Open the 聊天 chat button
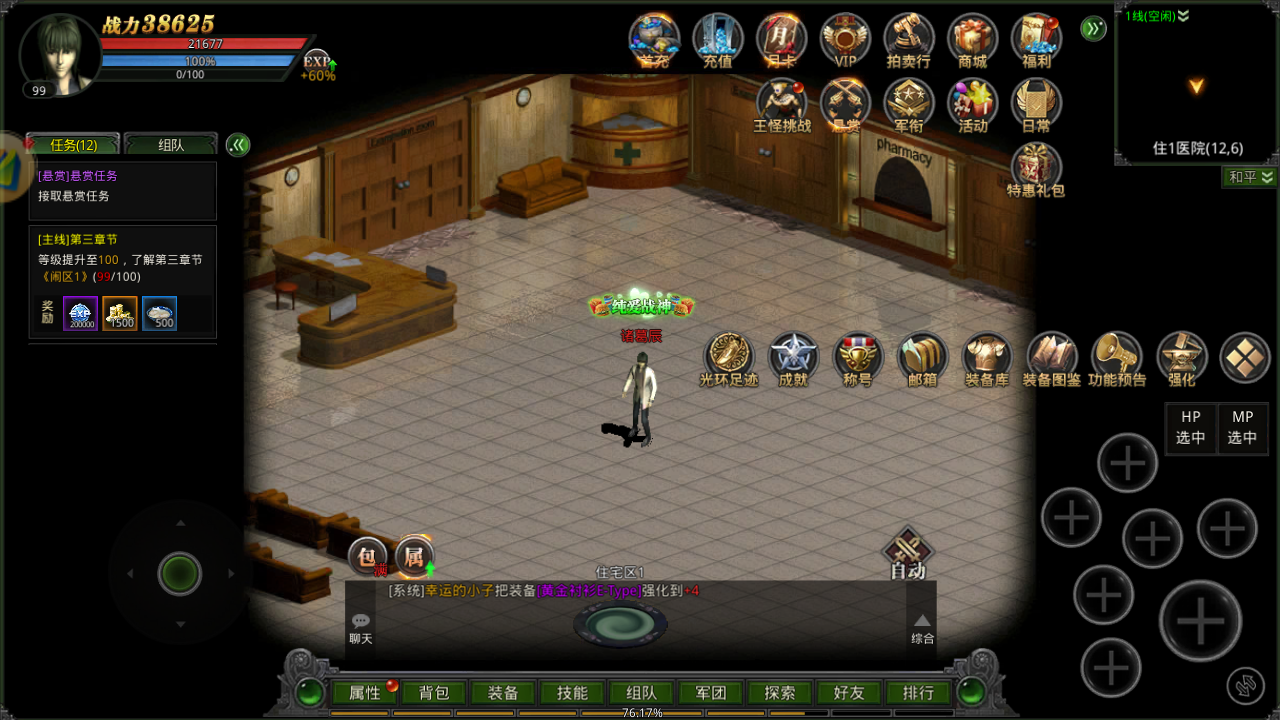The image size is (1280, 720). (x=360, y=628)
